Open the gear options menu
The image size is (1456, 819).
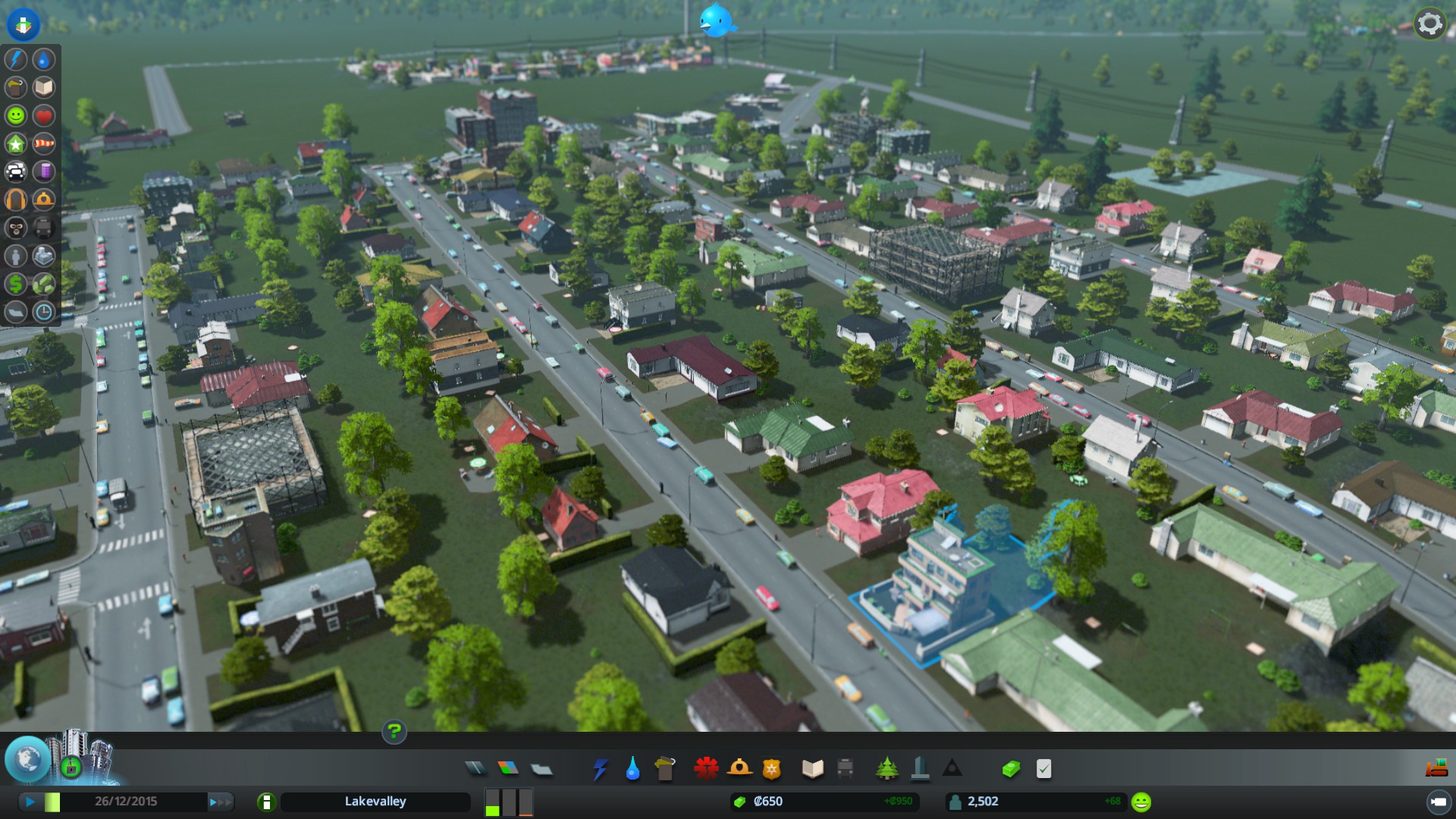(1429, 24)
